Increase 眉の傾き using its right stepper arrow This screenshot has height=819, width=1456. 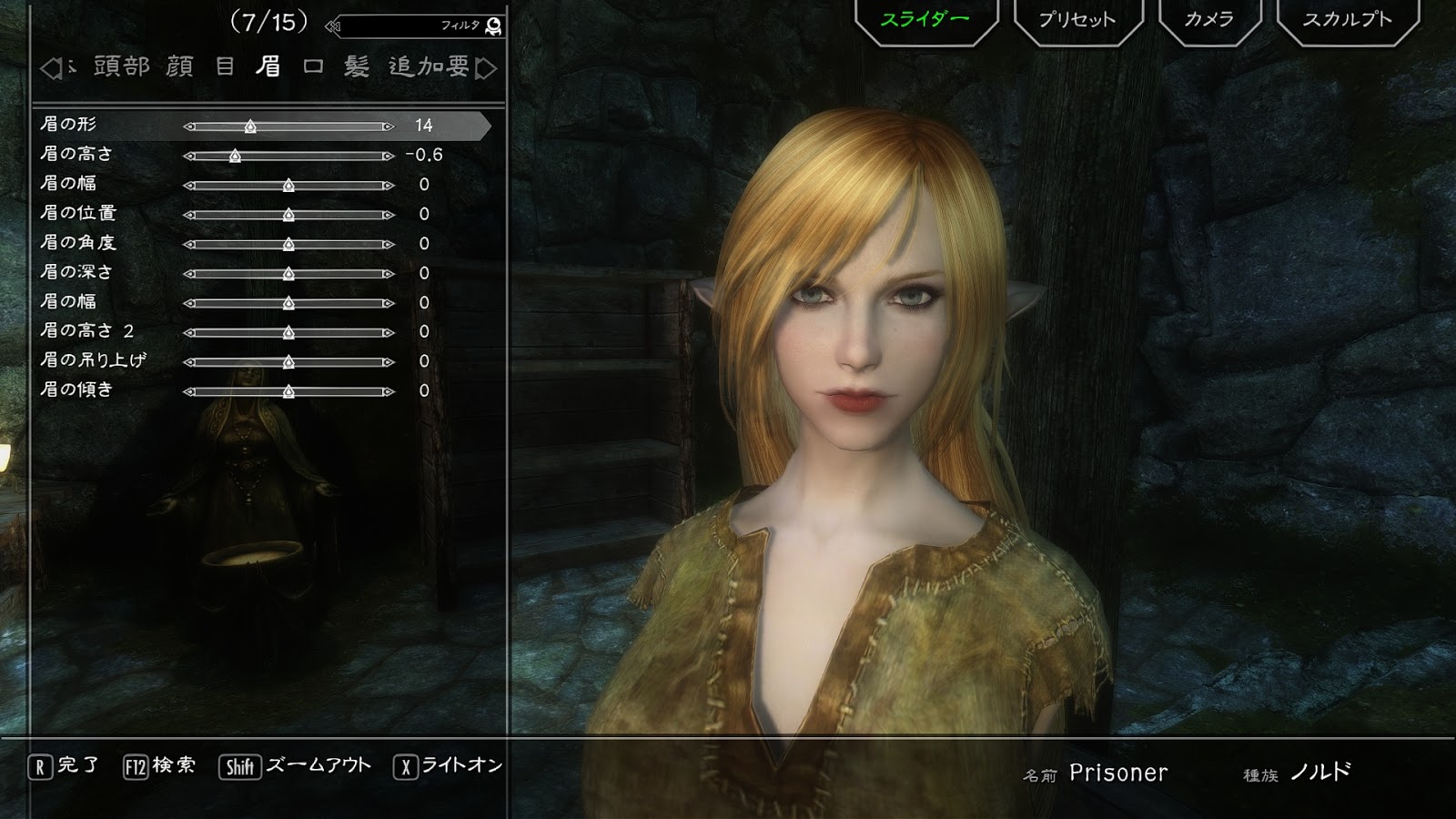click(389, 391)
